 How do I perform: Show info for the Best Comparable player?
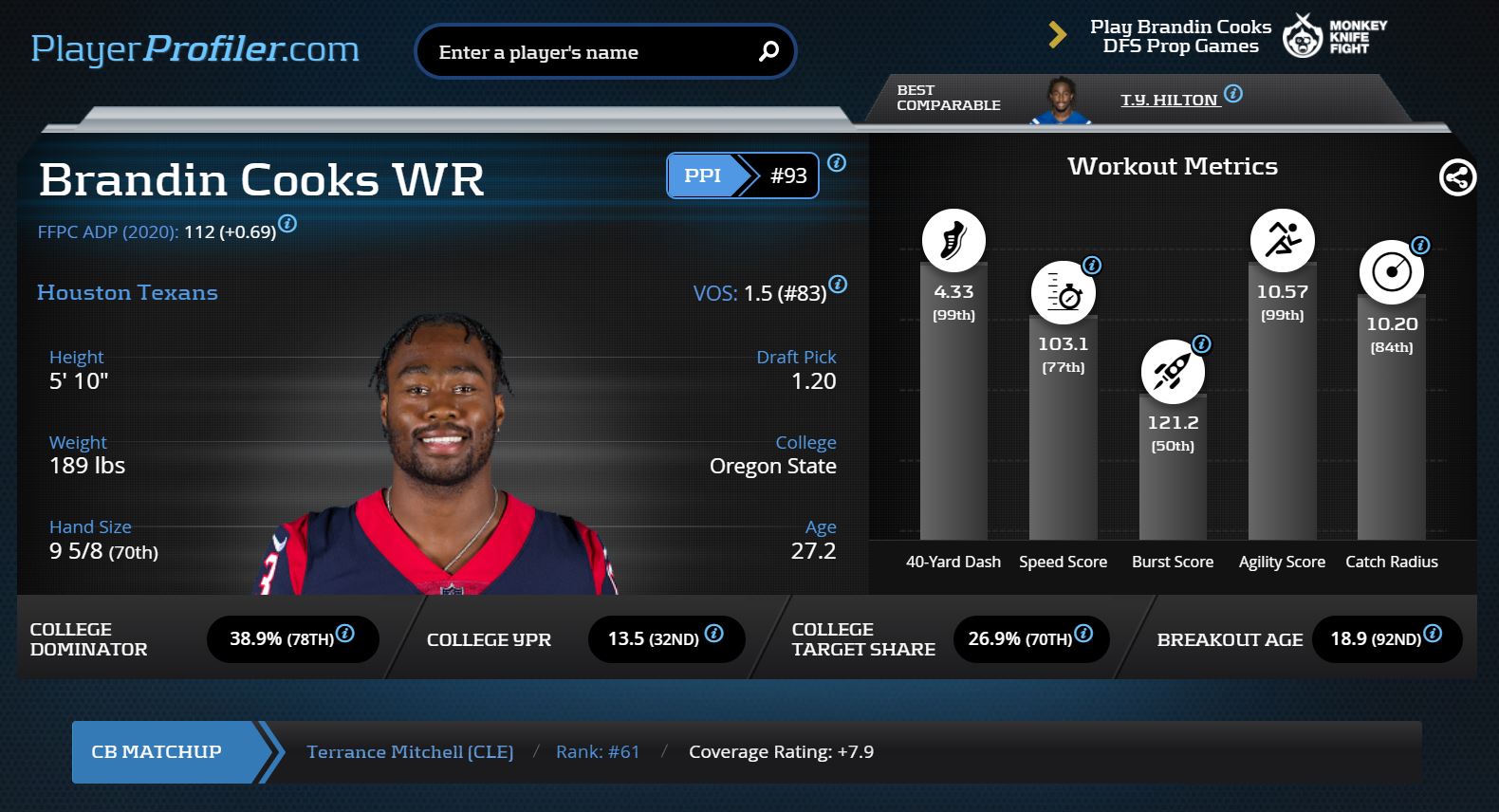coord(1233,94)
